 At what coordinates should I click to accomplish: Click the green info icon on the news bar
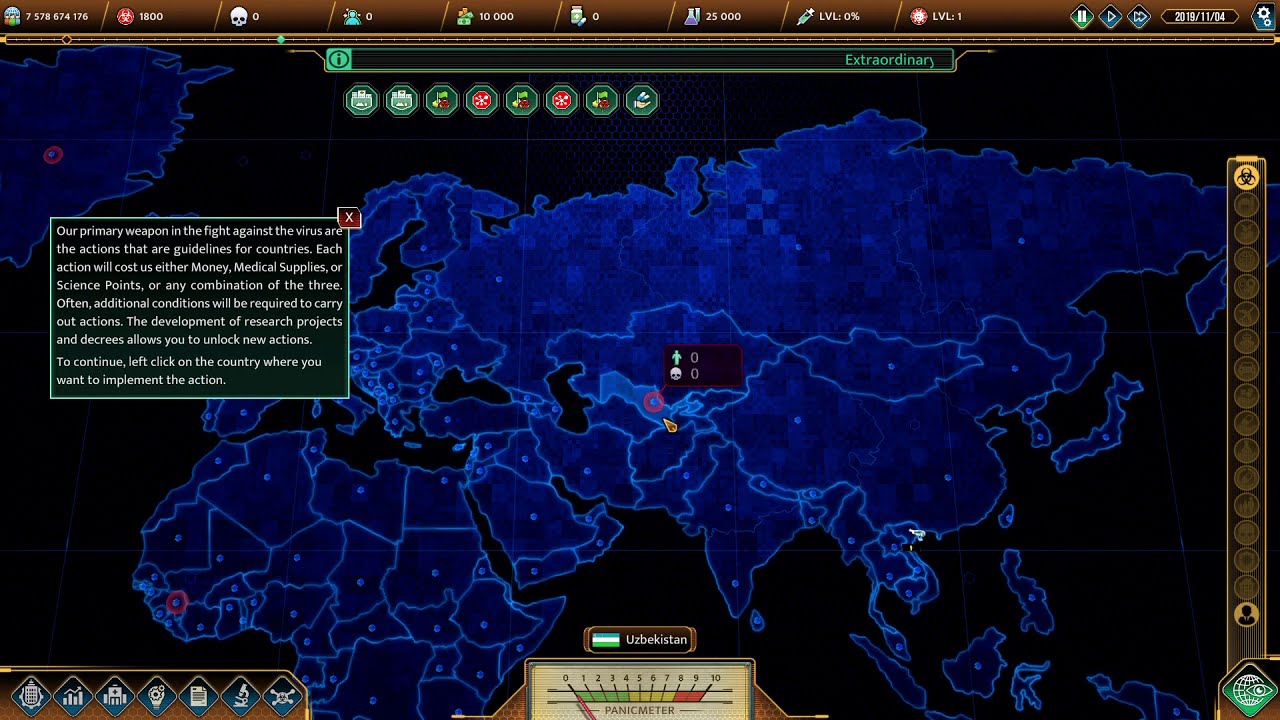point(339,60)
